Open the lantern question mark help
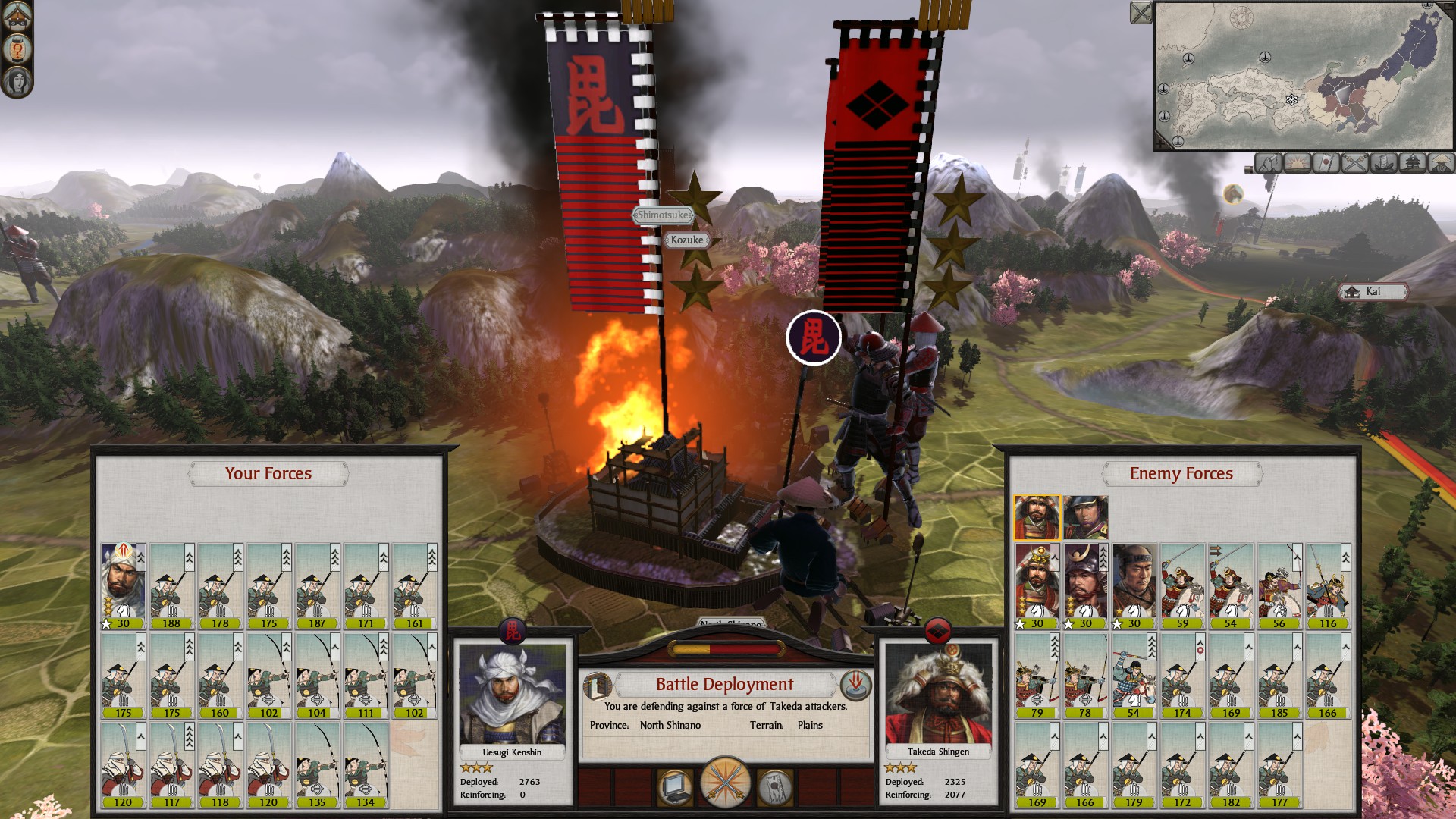1456x819 pixels. (17, 49)
